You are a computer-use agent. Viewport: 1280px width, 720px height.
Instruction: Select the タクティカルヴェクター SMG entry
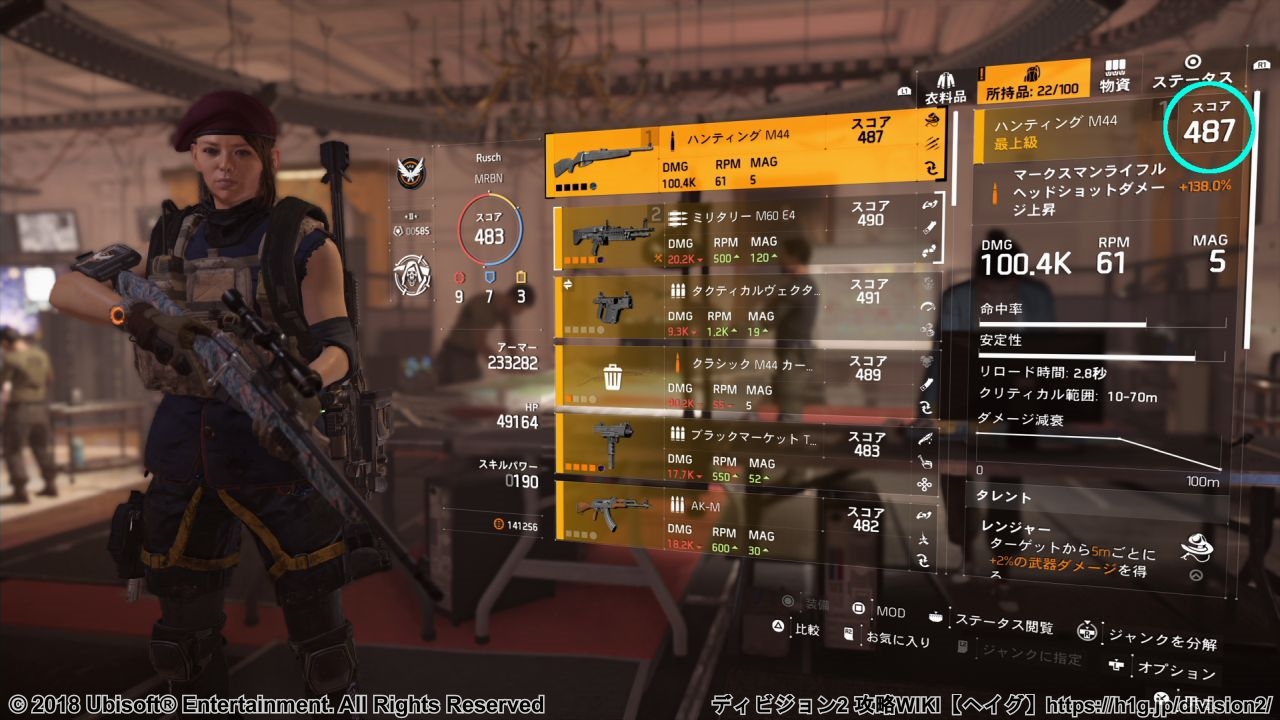tap(734, 305)
